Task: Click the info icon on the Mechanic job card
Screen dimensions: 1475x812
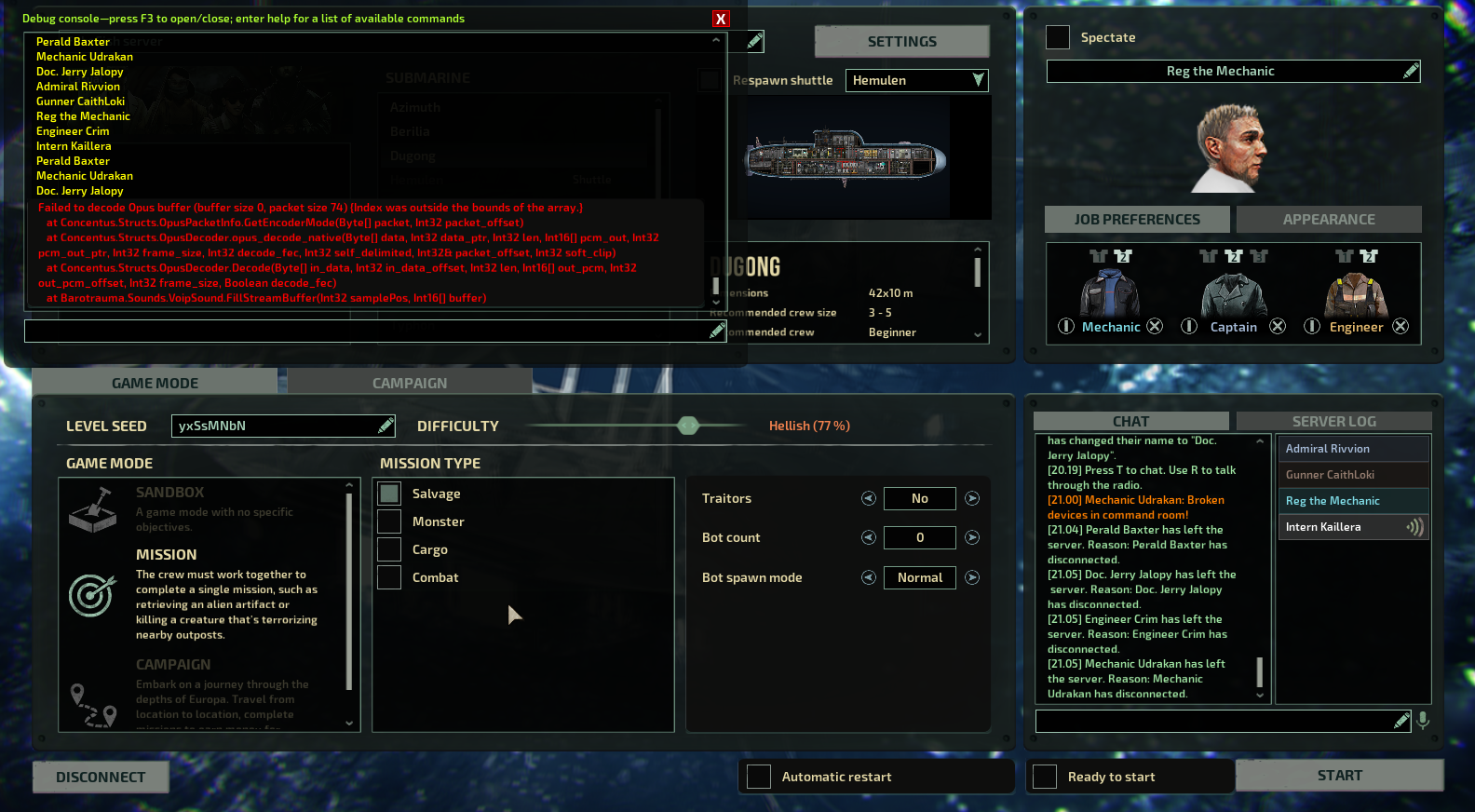Action: (x=1066, y=326)
